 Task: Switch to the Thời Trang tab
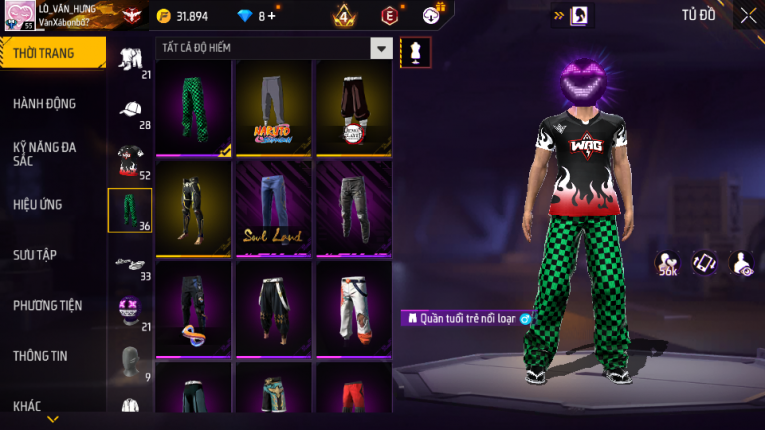(x=52, y=53)
